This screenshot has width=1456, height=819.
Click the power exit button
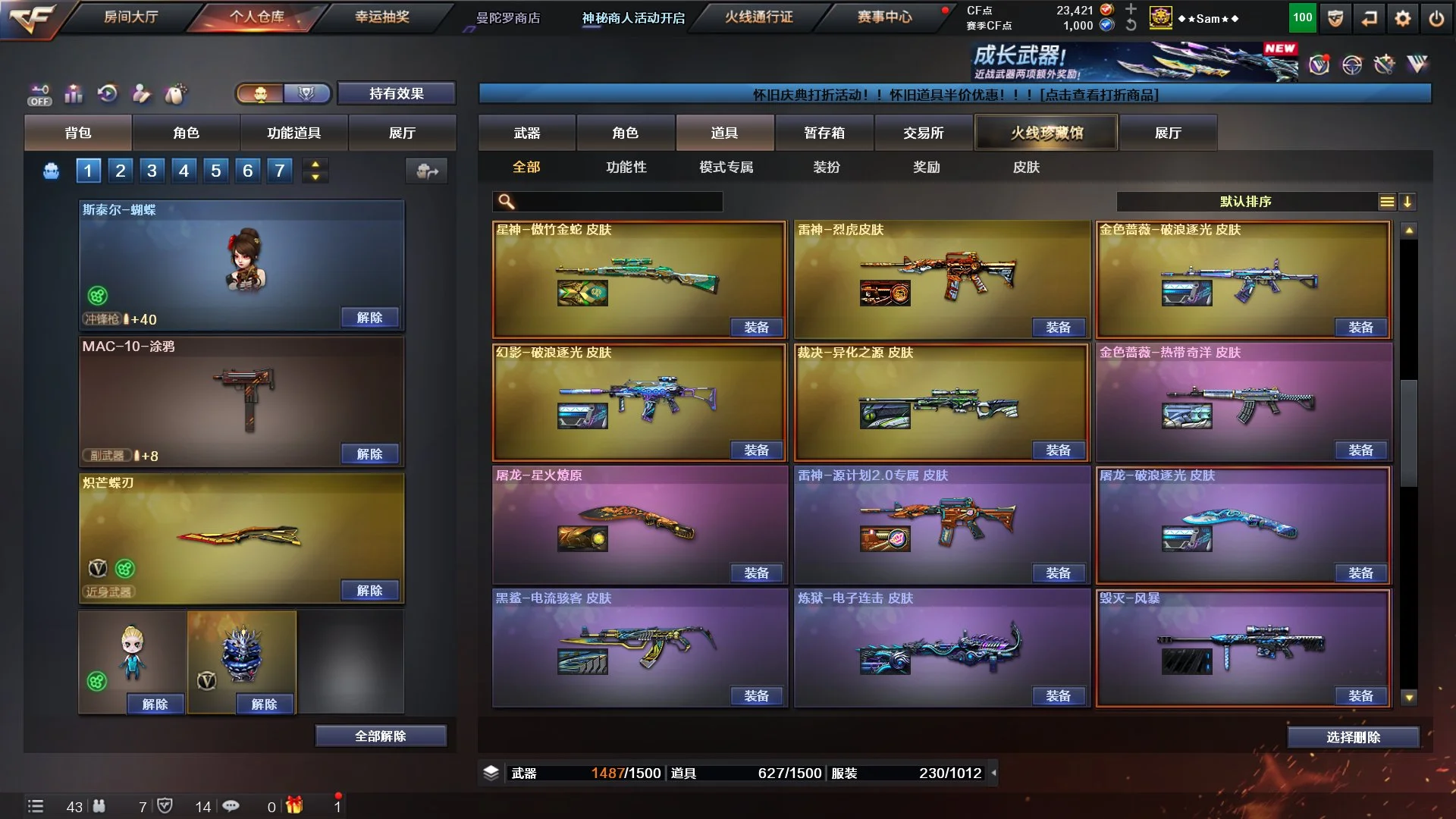1436,18
